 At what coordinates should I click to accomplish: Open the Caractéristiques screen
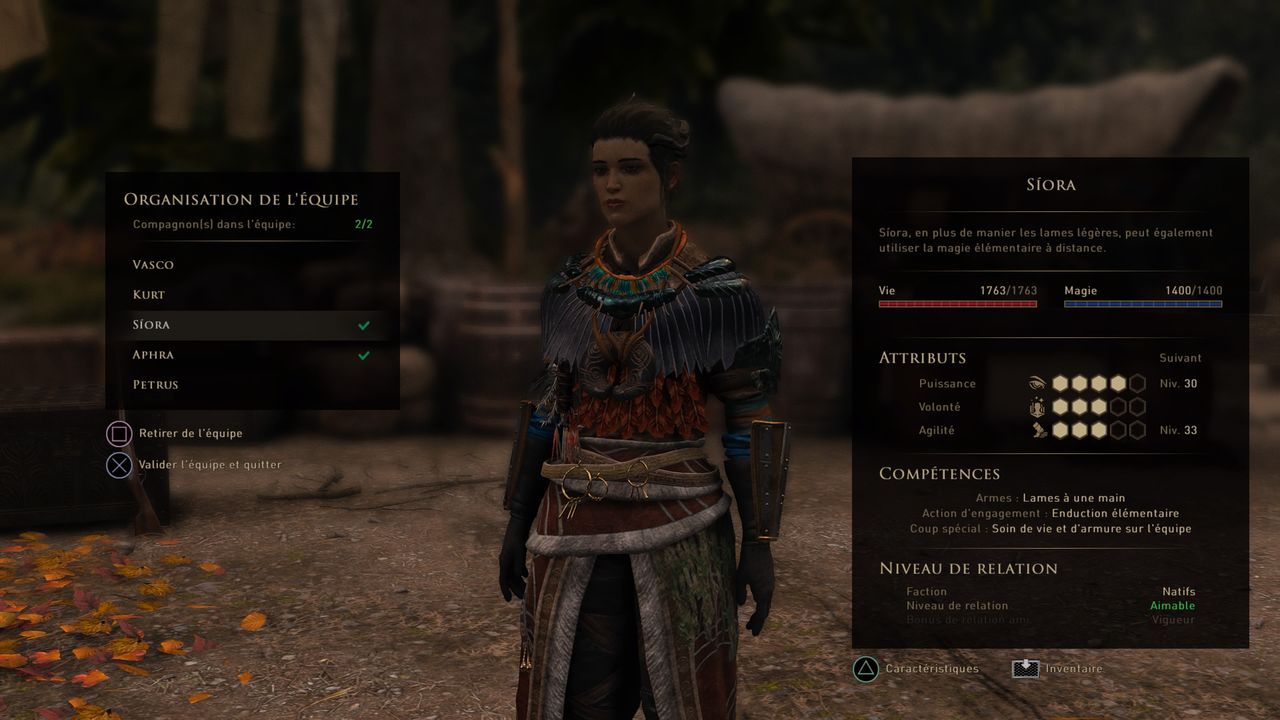click(931, 669)
